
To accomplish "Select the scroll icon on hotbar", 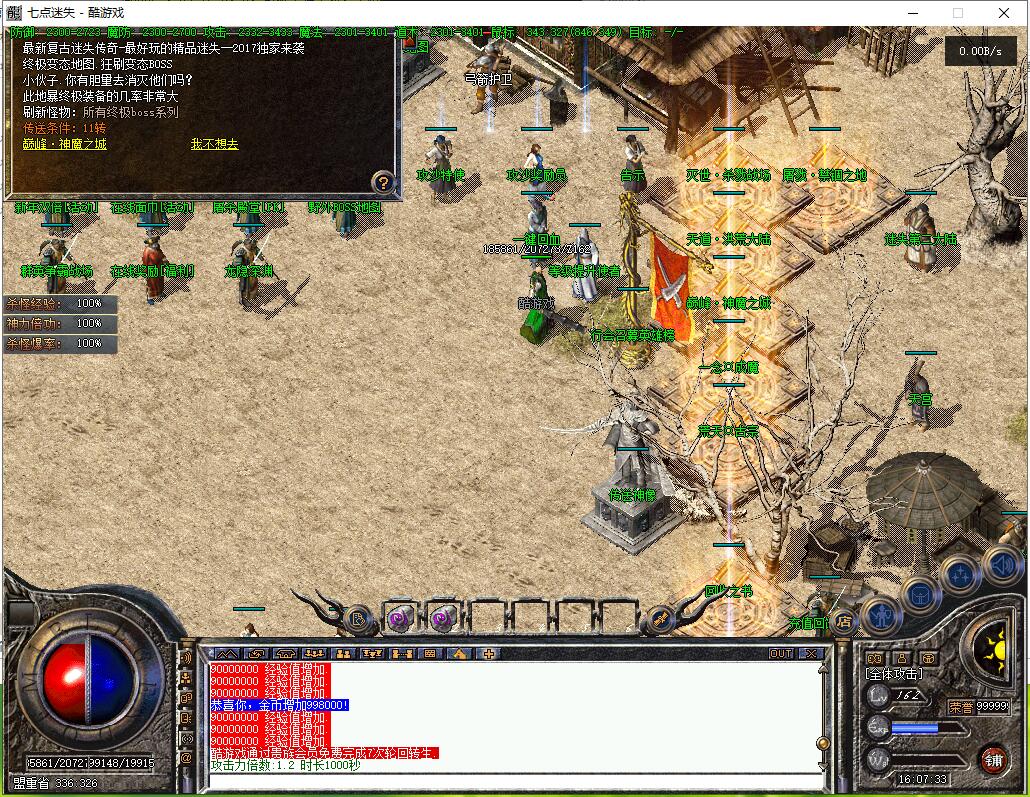I will [357, 620].
